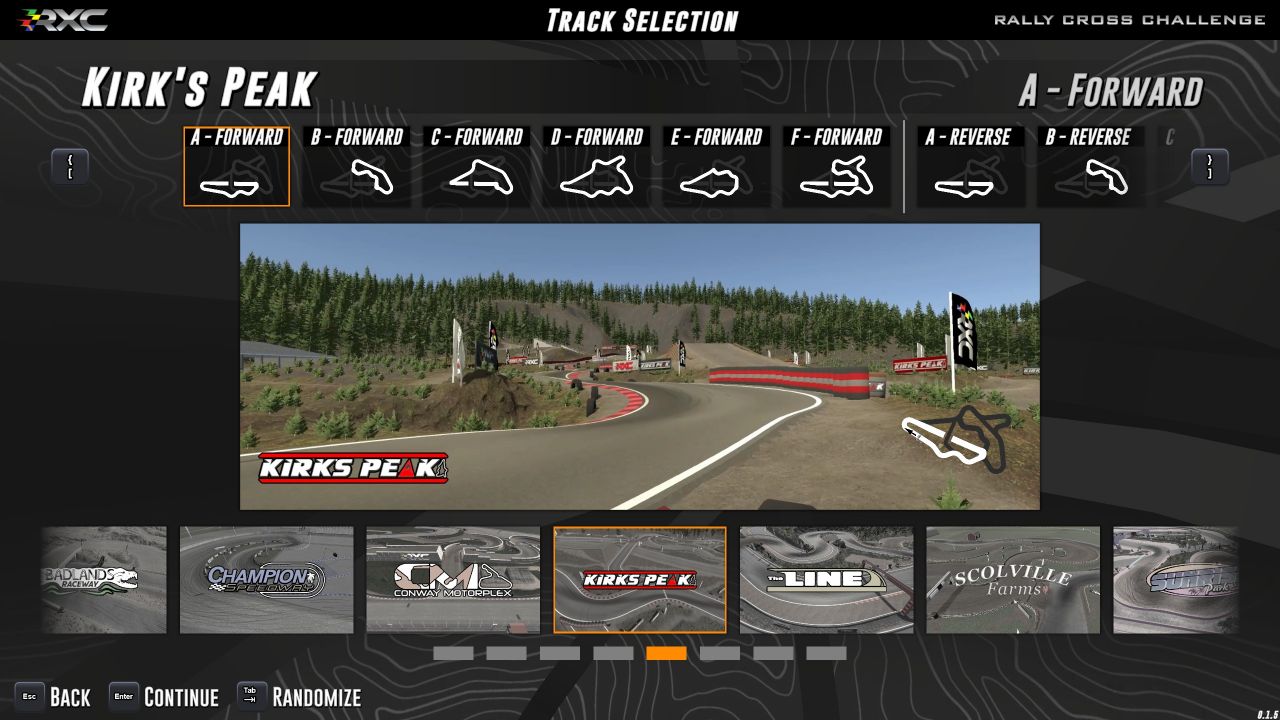Choose the B - Reverse layout

click(x=1089, y=167)
